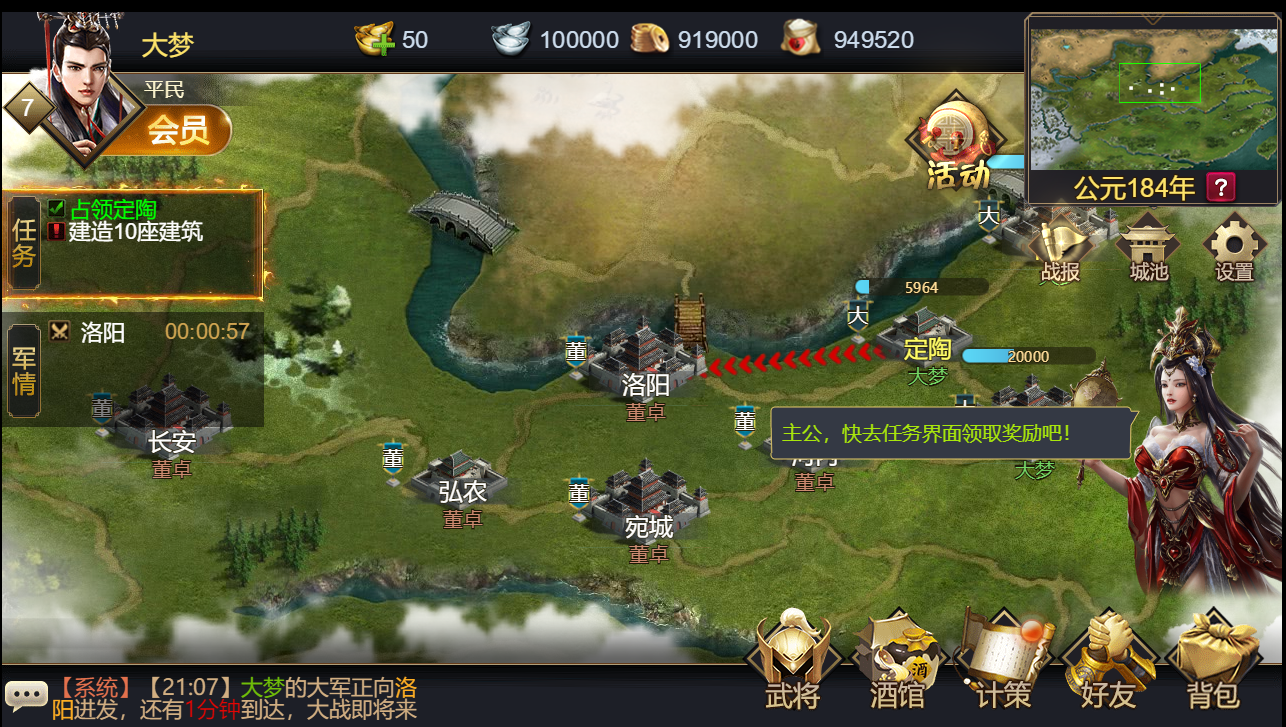Open the 城池 city management panel
Viewport: 1286px width, 727px height.
1148,243
